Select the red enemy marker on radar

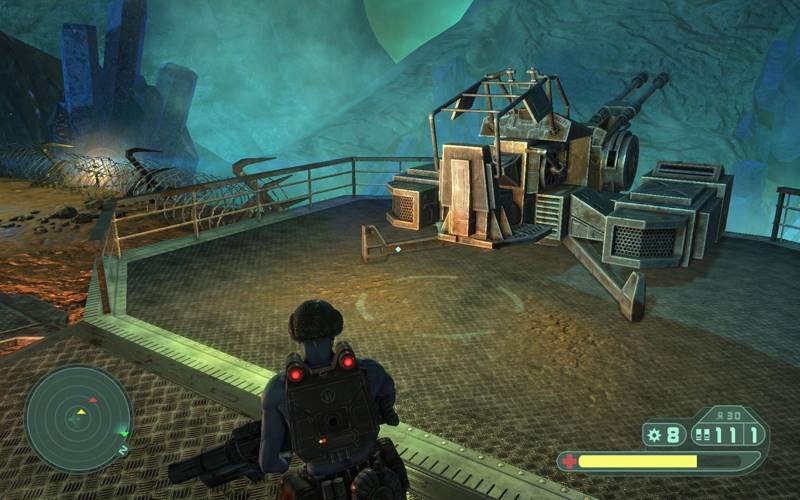[x=93, y=400]
